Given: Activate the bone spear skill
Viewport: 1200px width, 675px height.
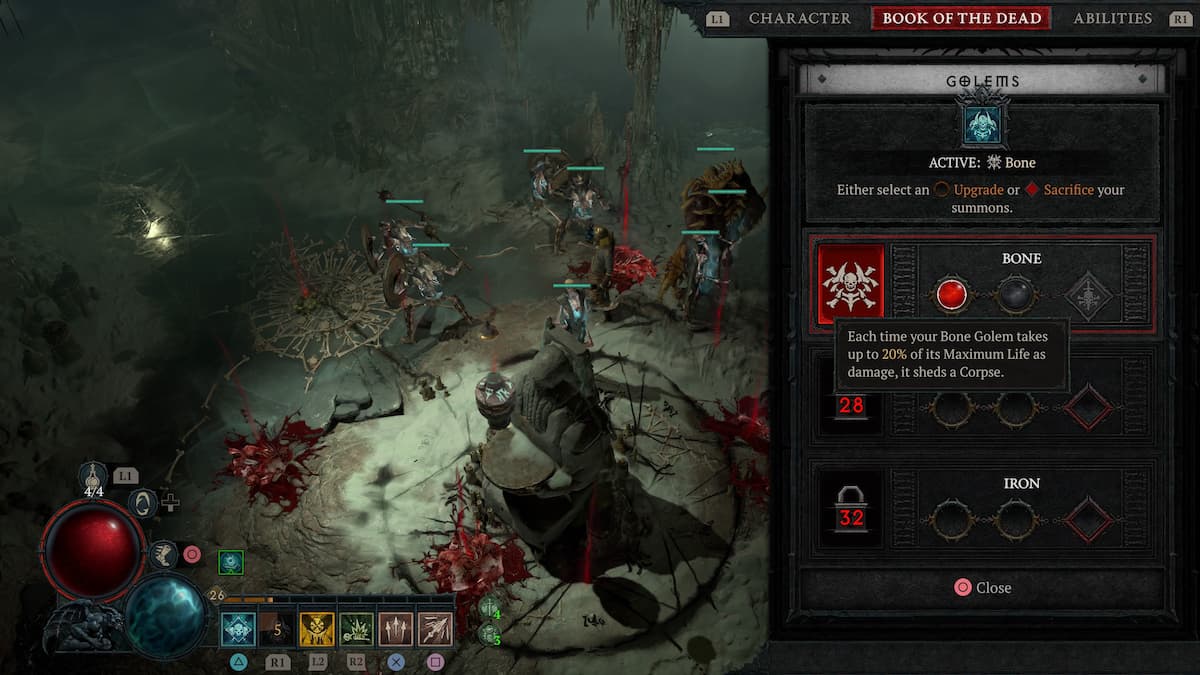Looking at the screenshot, I should coord(435,630).
